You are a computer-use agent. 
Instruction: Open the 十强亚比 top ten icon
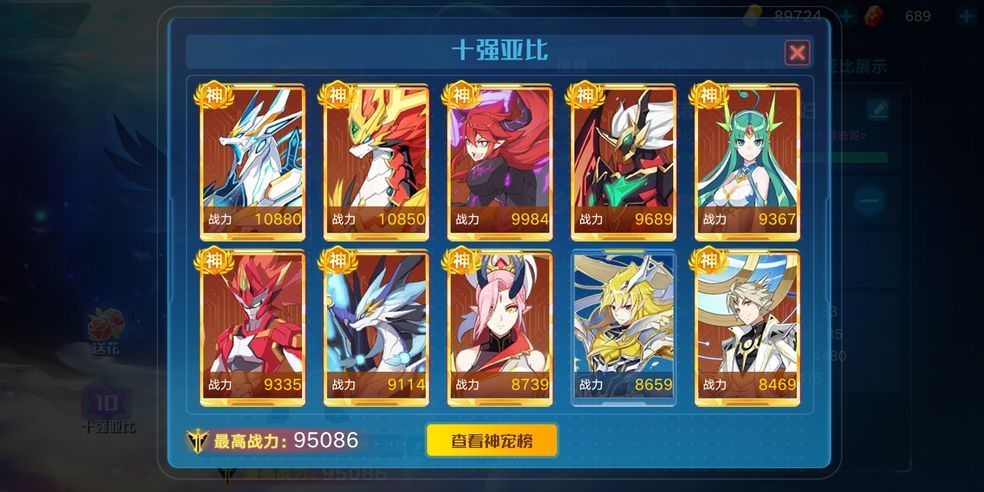tap(107, 405)
